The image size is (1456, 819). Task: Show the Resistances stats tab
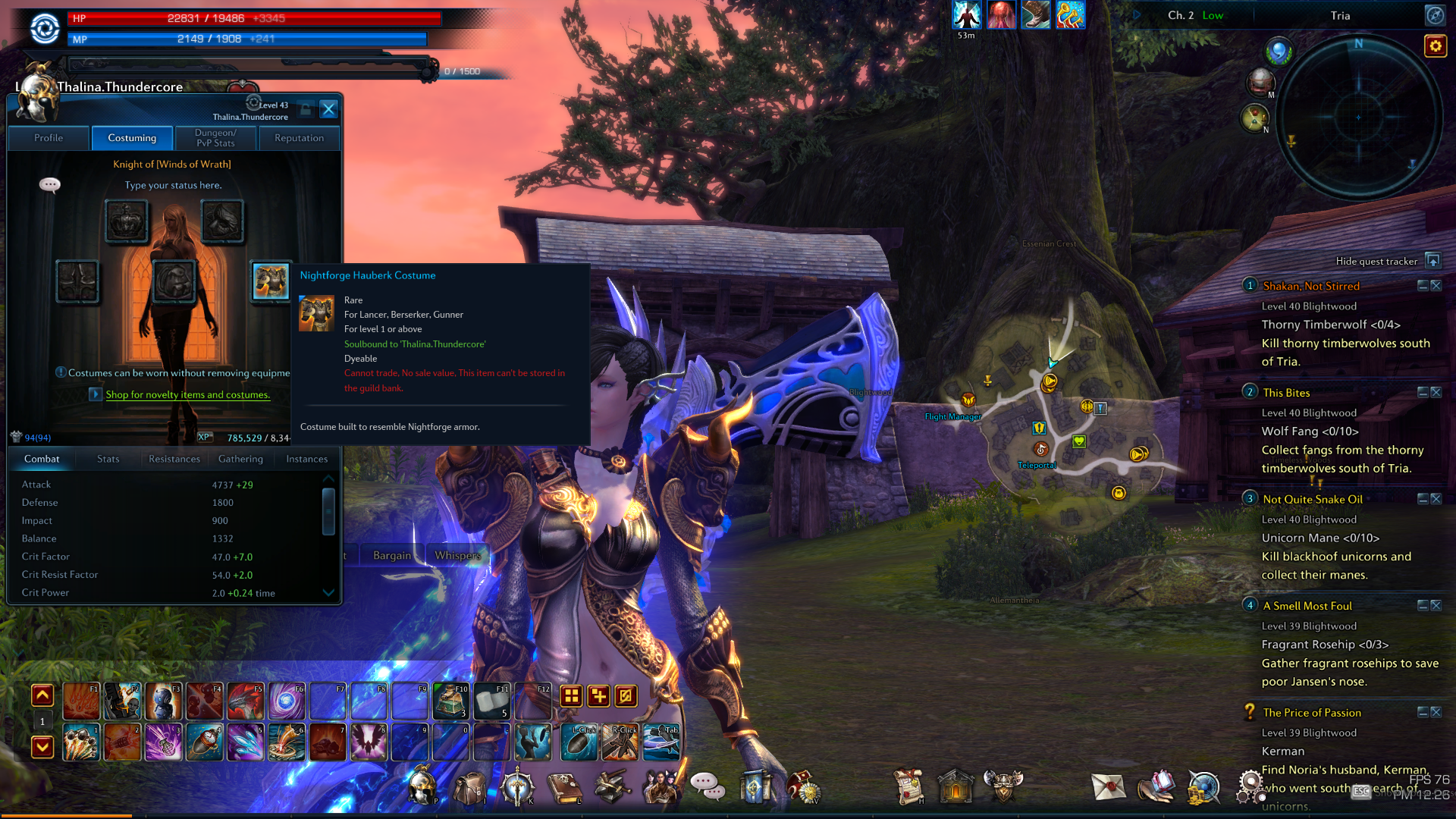coord(174,459)
